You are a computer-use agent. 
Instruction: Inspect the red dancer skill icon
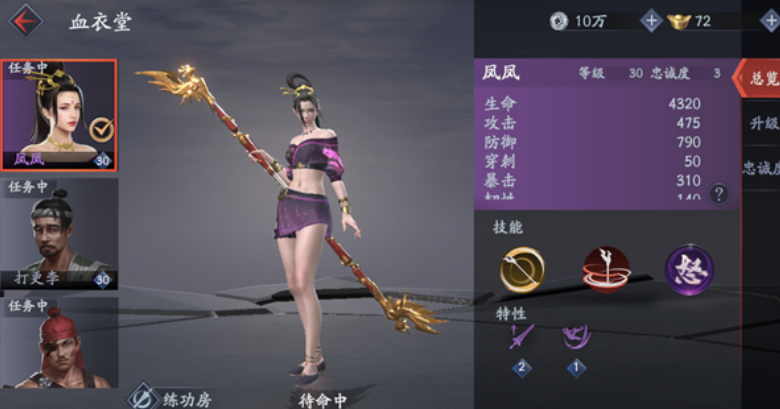click(x=606, y=269)
